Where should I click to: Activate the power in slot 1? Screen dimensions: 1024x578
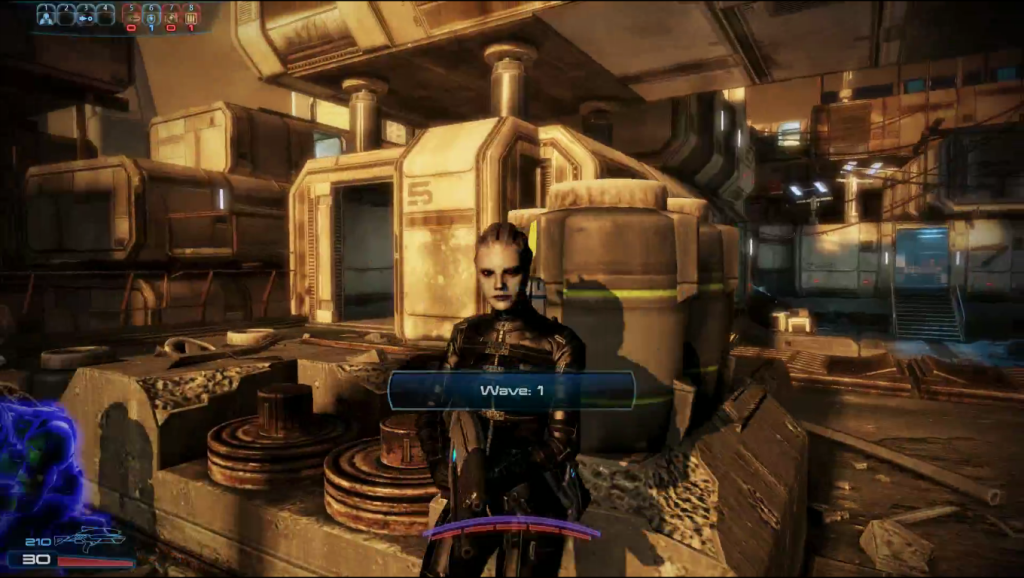click(x=46, y=14)
